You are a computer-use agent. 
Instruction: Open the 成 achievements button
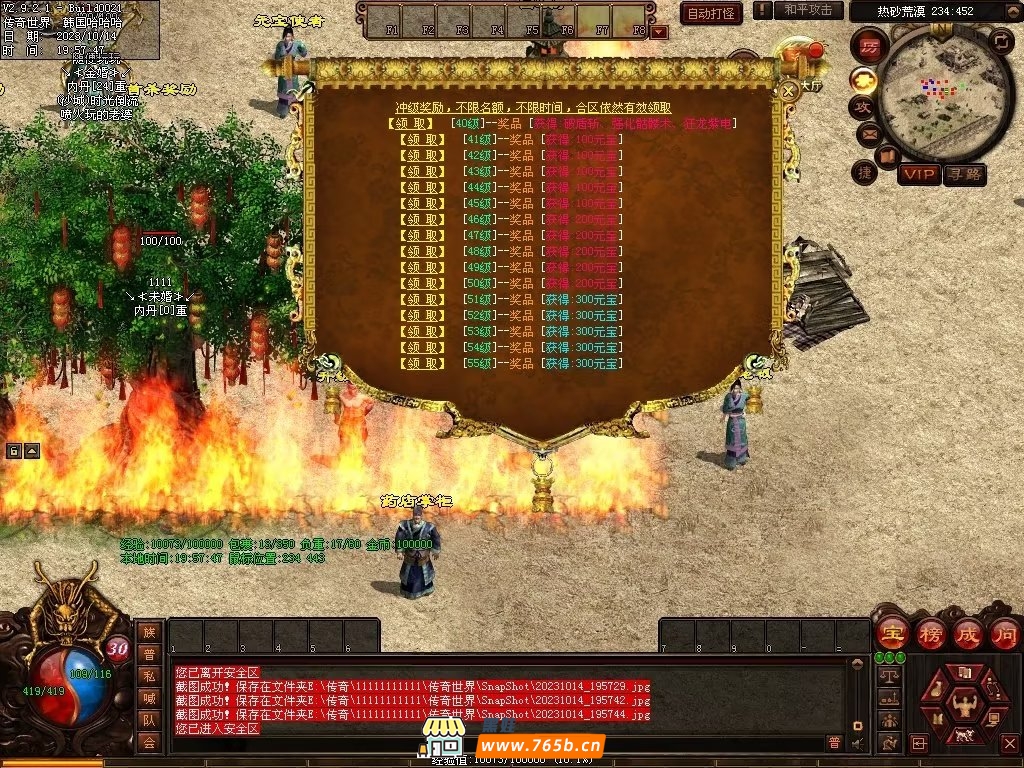point(968,633)
